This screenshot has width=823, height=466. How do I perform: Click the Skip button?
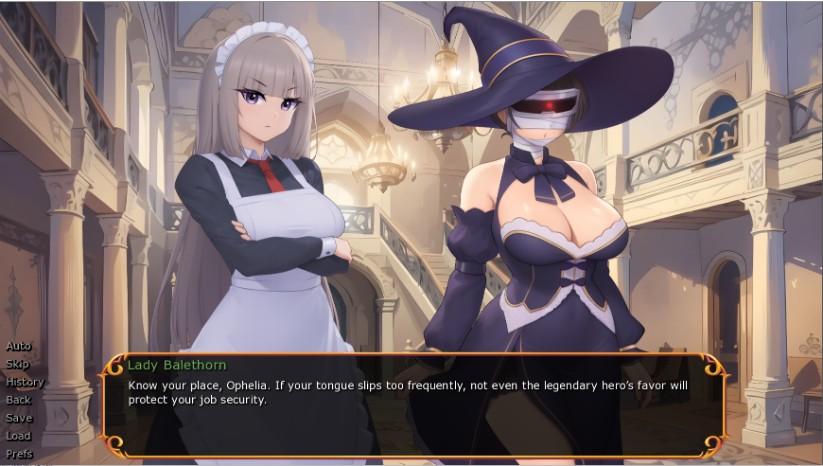coord(18,364)
